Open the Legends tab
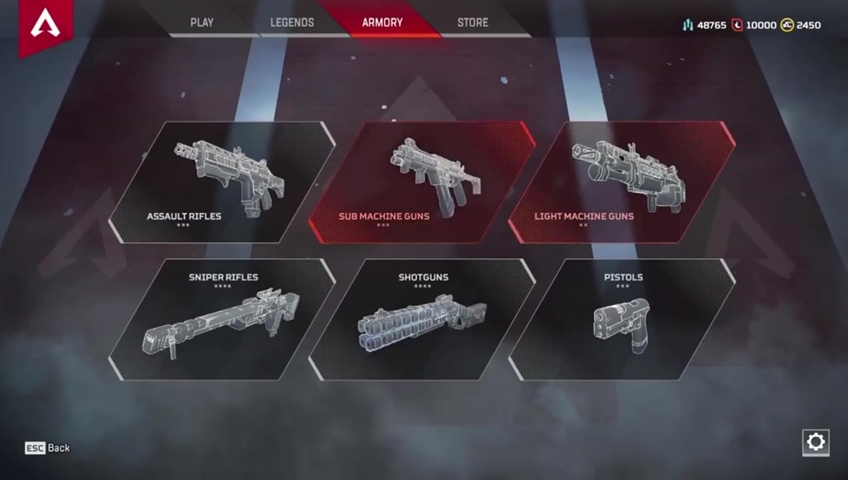This screenshot has width=848, height=480. [x=292, y=22]
